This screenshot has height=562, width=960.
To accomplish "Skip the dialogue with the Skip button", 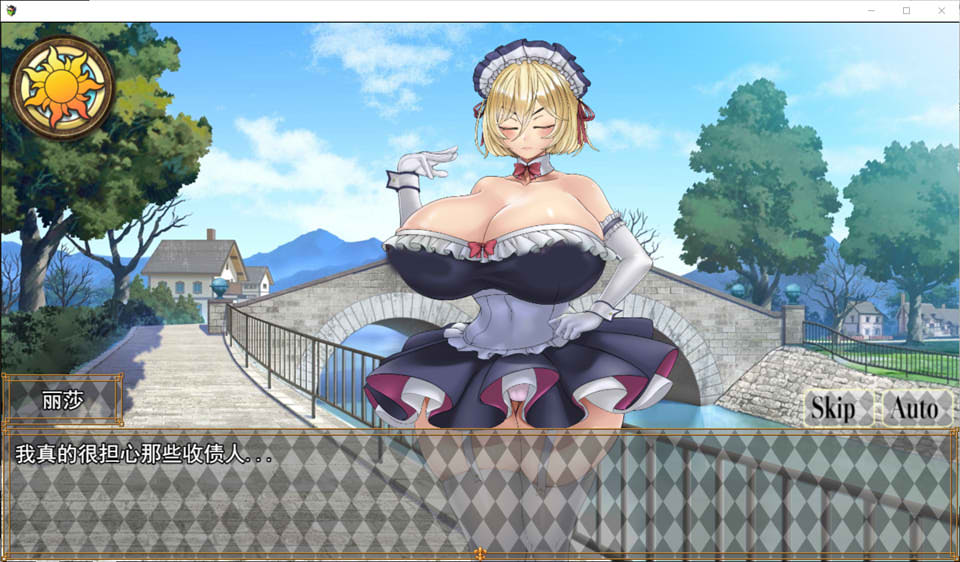I will click(833, 408).
